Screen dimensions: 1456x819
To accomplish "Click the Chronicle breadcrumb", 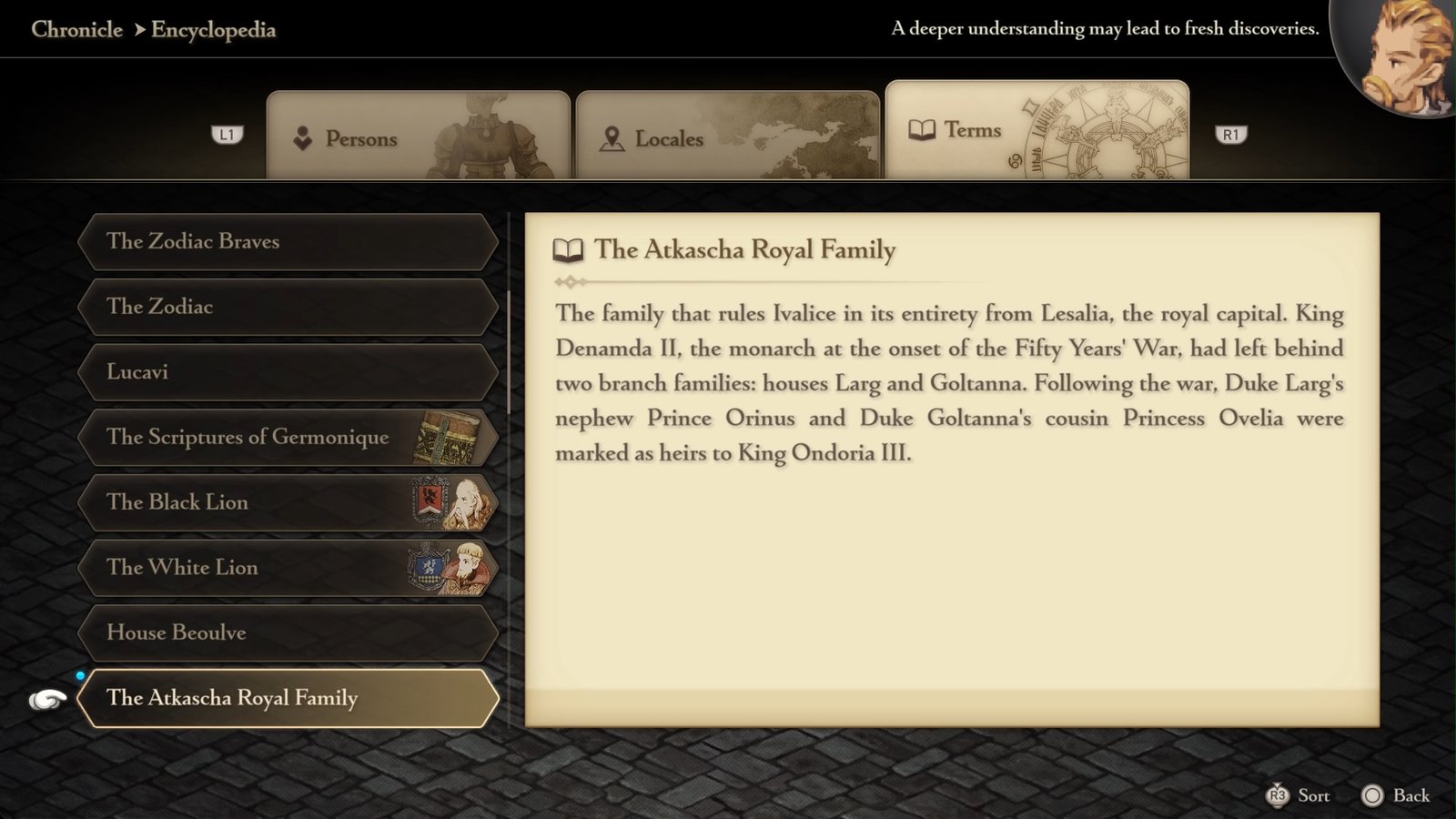I will point(76,30).
